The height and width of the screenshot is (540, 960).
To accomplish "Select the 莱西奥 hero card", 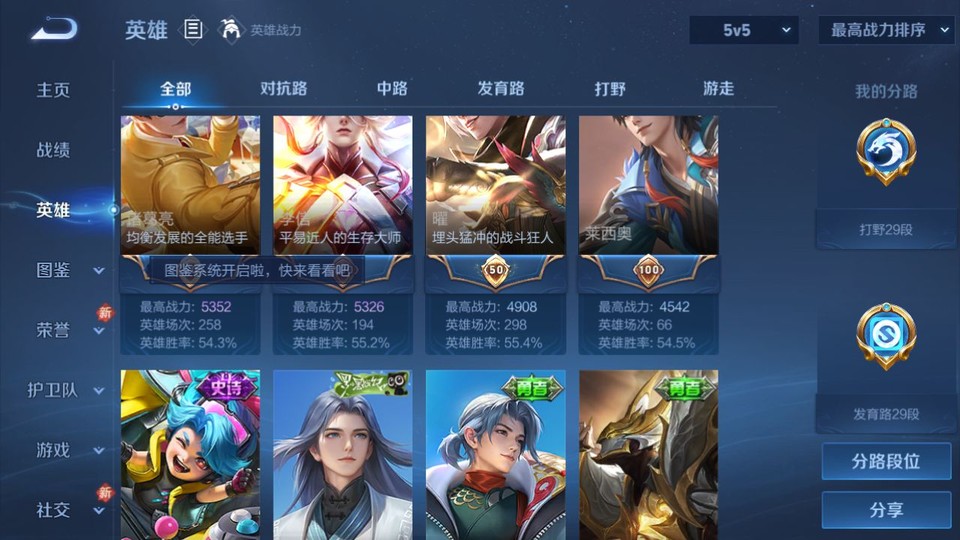I will (649, 200).
